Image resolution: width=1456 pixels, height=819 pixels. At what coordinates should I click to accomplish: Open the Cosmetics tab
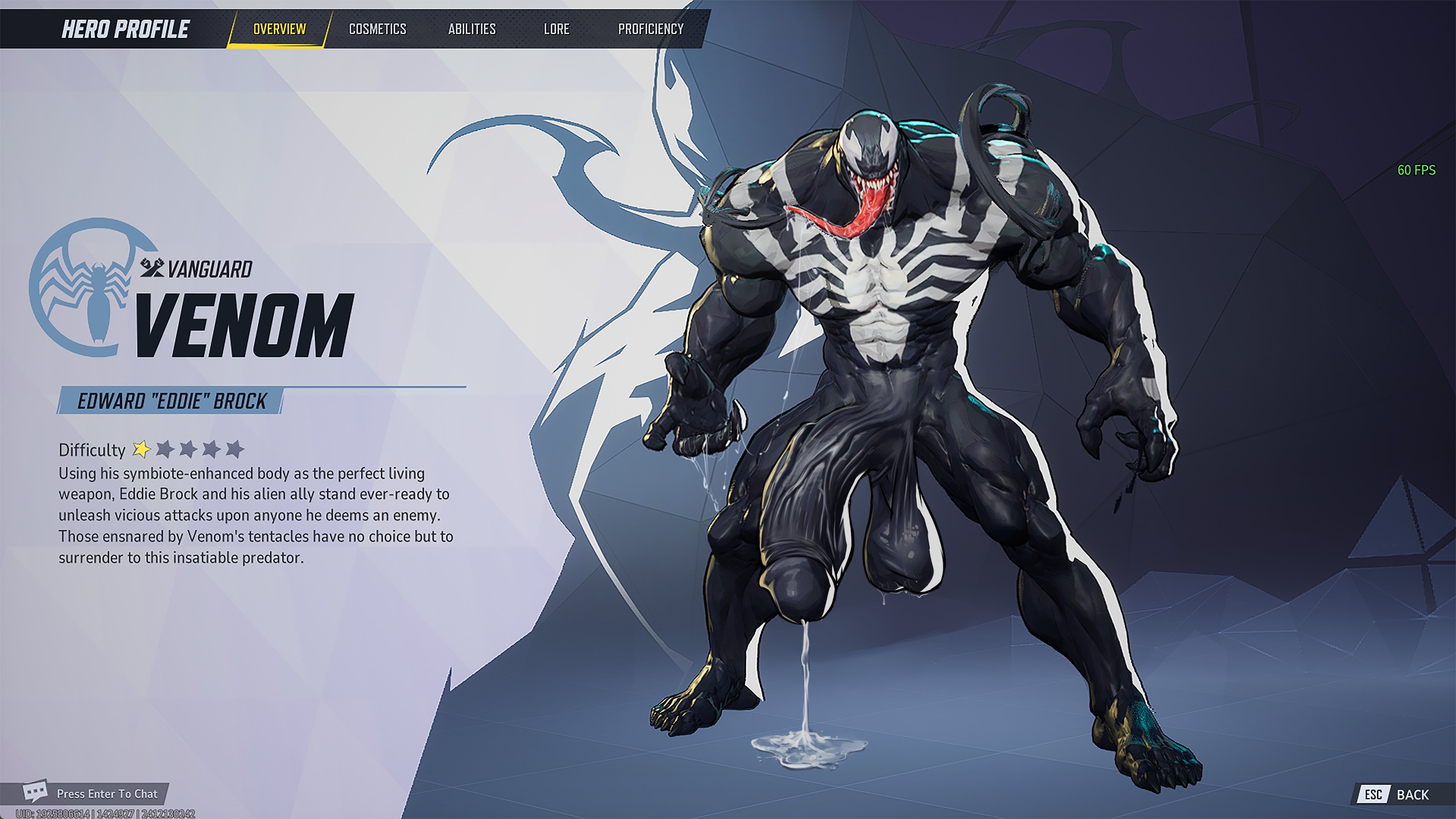pyautogui.click(x=378, y=29)
